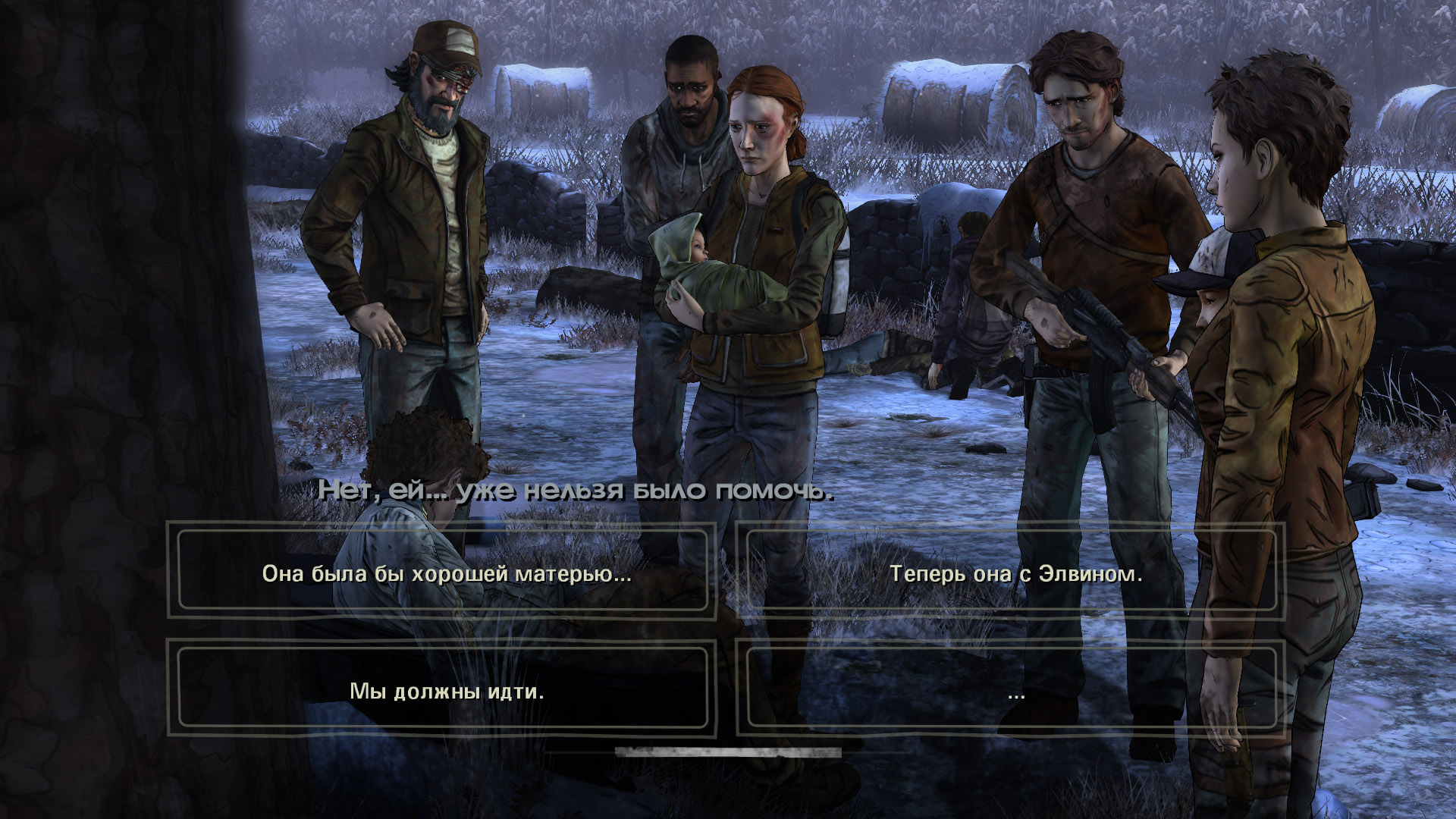Select the "Теперь она с Элвином." response
1456x819 pixels.
[x=1015, y=573]
